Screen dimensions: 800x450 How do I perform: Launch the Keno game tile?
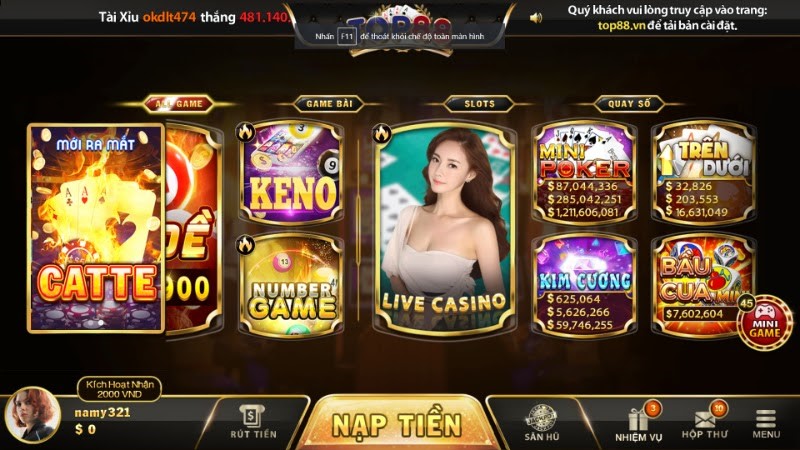[x=291, y=172]
